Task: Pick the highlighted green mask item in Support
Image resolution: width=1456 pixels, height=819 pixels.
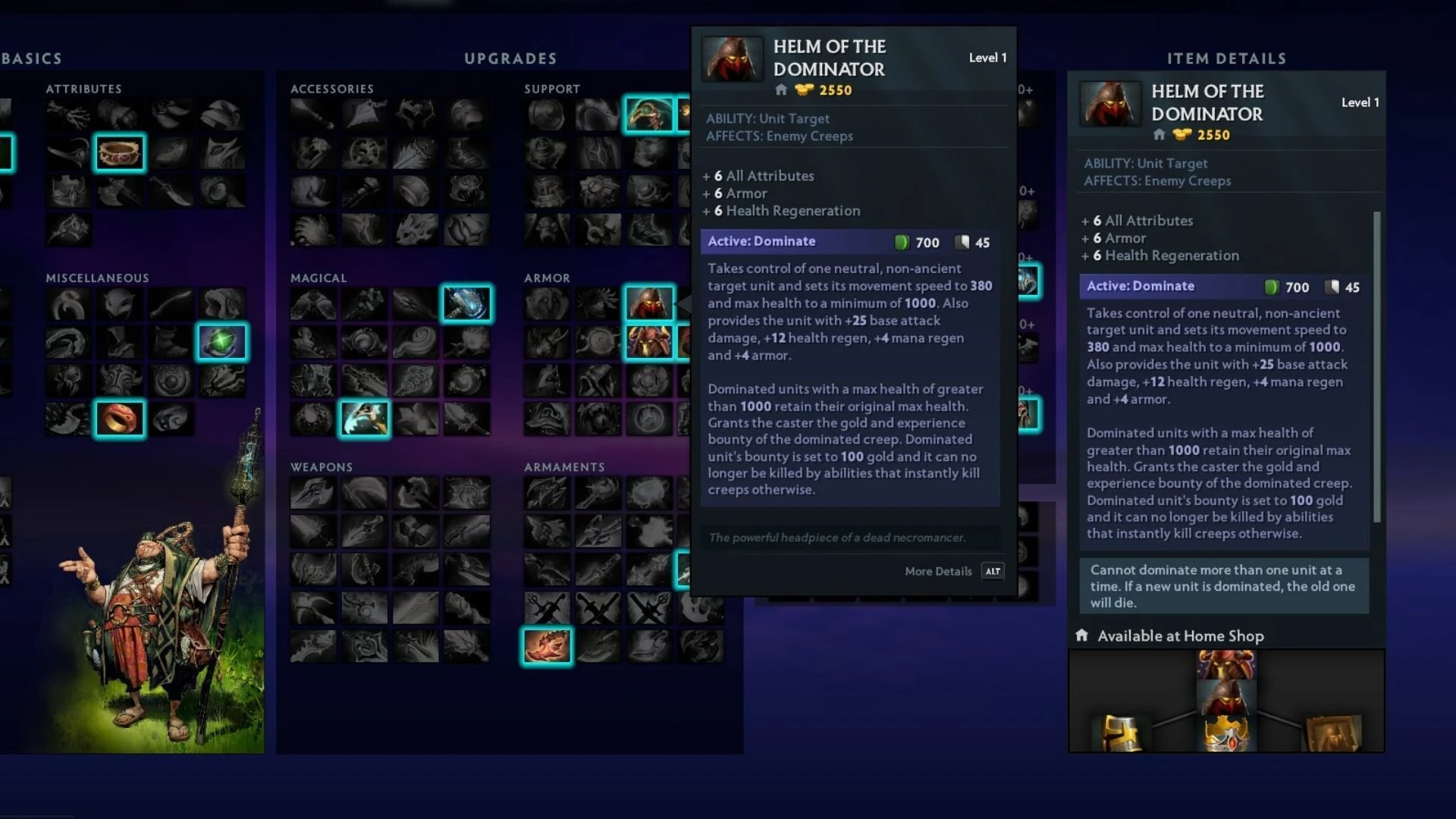Action: [649, 115]
